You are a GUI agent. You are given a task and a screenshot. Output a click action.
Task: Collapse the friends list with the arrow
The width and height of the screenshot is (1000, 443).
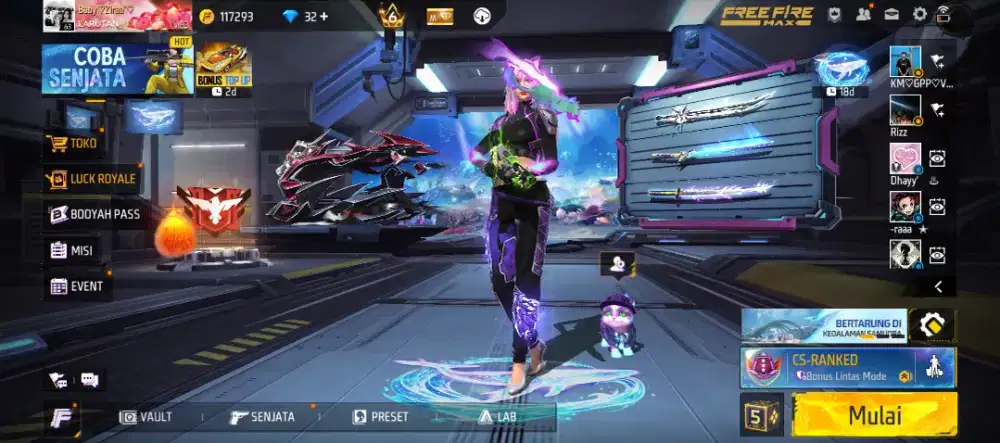click(938, 286)
